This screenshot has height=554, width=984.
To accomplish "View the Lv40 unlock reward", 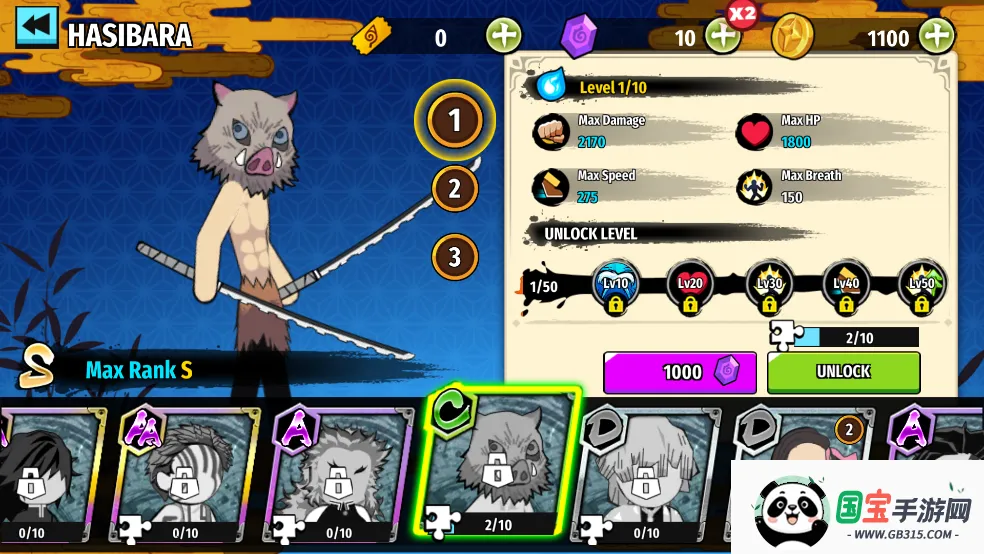I will (x=845, y=286).
